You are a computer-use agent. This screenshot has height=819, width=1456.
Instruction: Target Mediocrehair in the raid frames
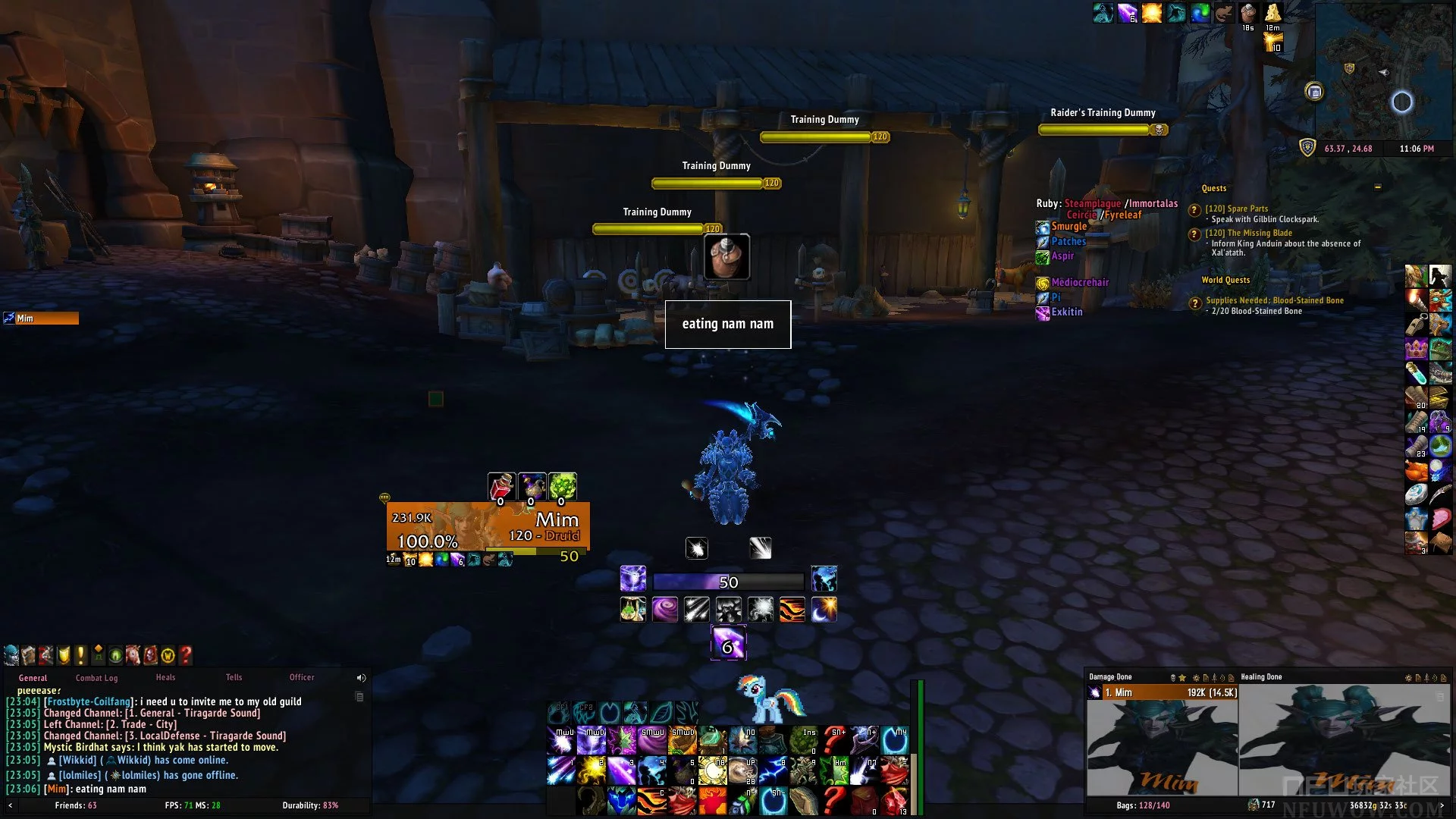coord(1079,283)
